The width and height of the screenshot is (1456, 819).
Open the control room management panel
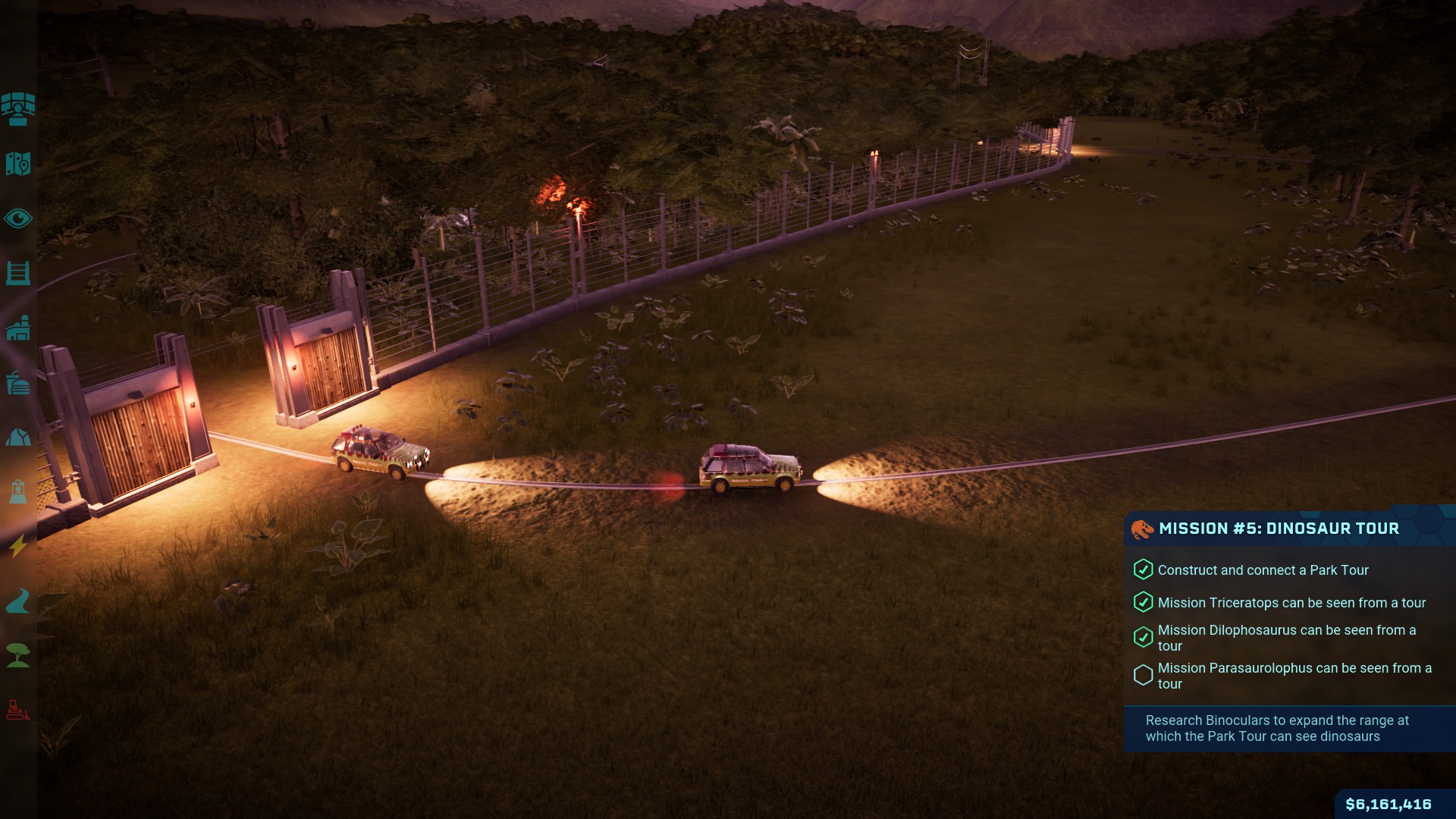[18, 109]
